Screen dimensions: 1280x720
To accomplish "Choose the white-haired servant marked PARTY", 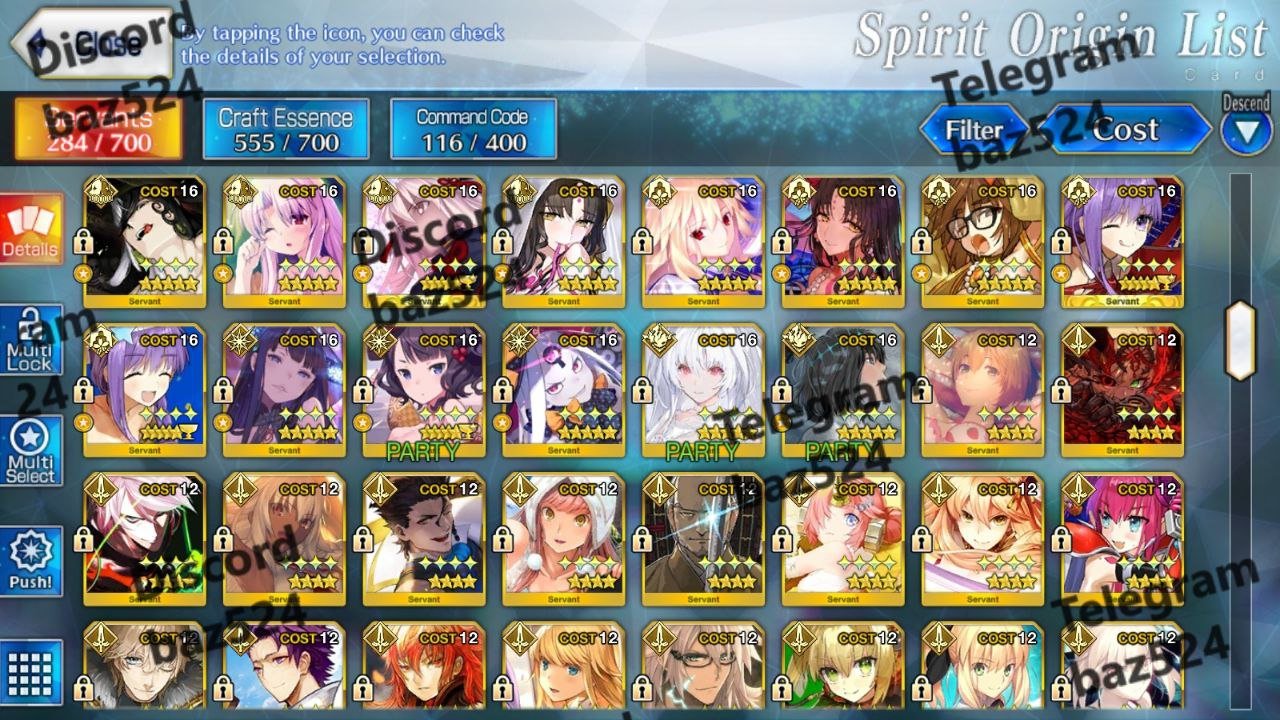I will click(x=703, y=390).
